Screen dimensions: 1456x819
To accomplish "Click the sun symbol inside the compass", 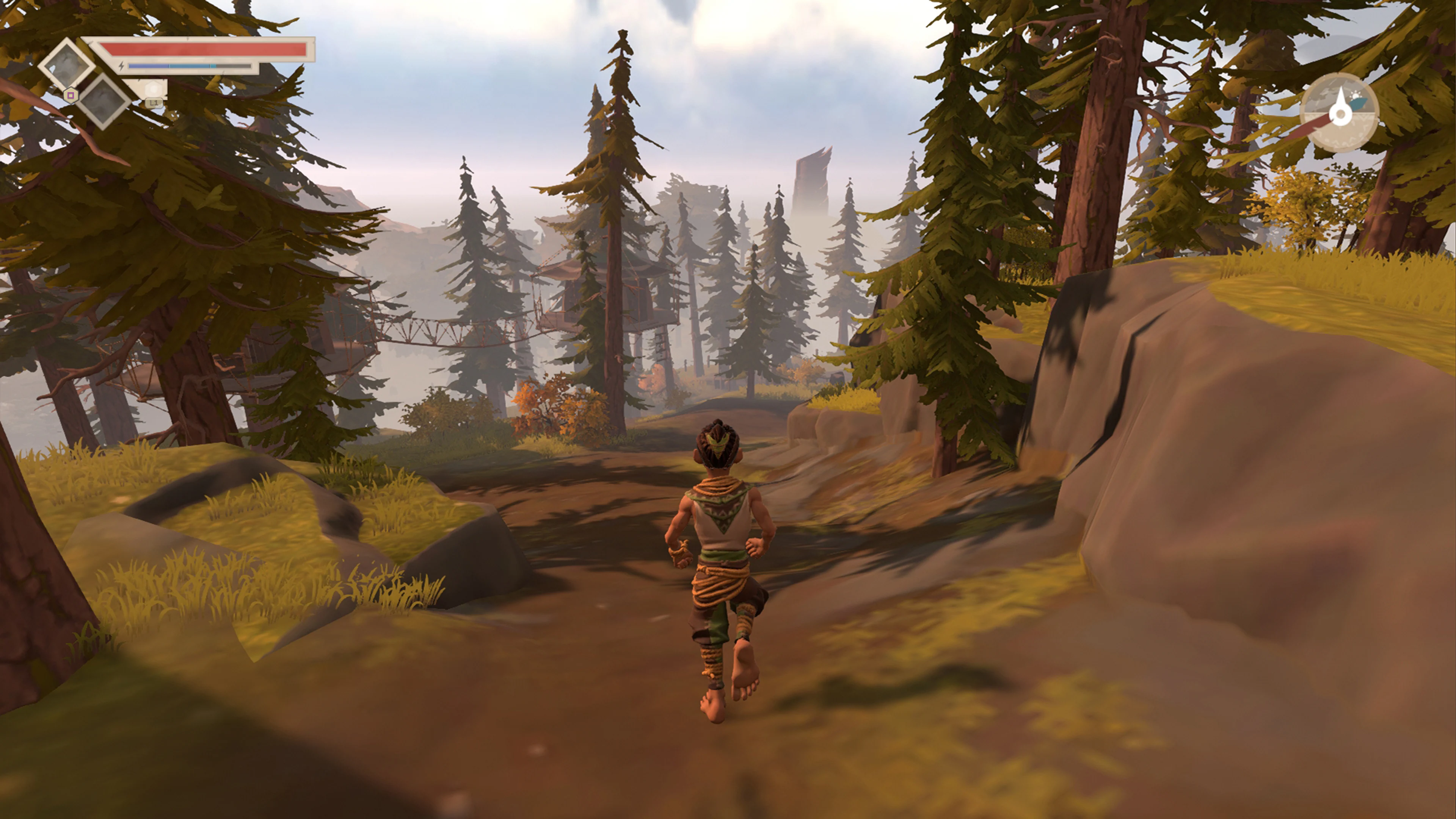I will click(x=1356, y=96).
